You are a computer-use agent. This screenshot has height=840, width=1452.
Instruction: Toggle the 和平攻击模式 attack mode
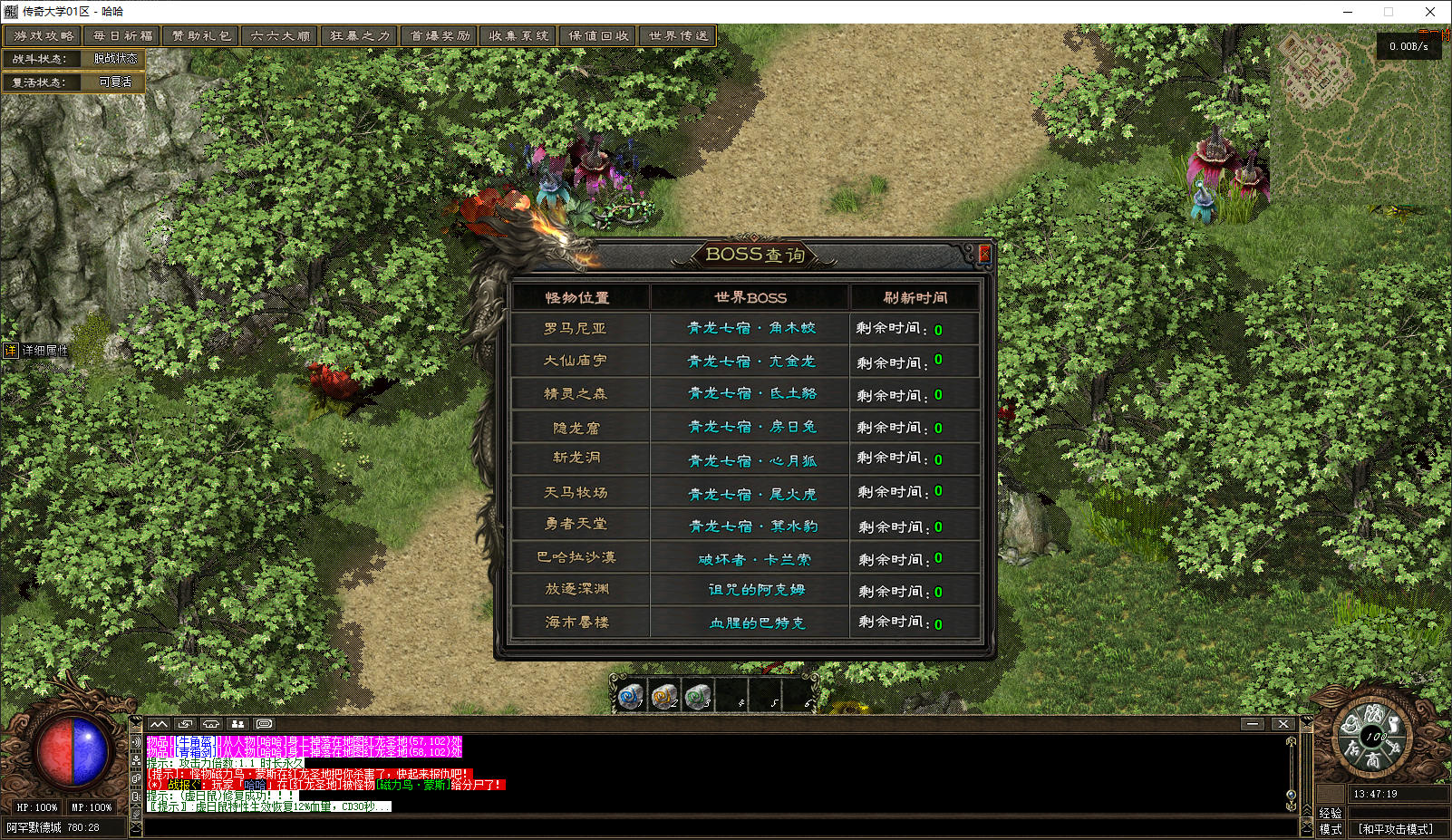(x=1395, y=828)
